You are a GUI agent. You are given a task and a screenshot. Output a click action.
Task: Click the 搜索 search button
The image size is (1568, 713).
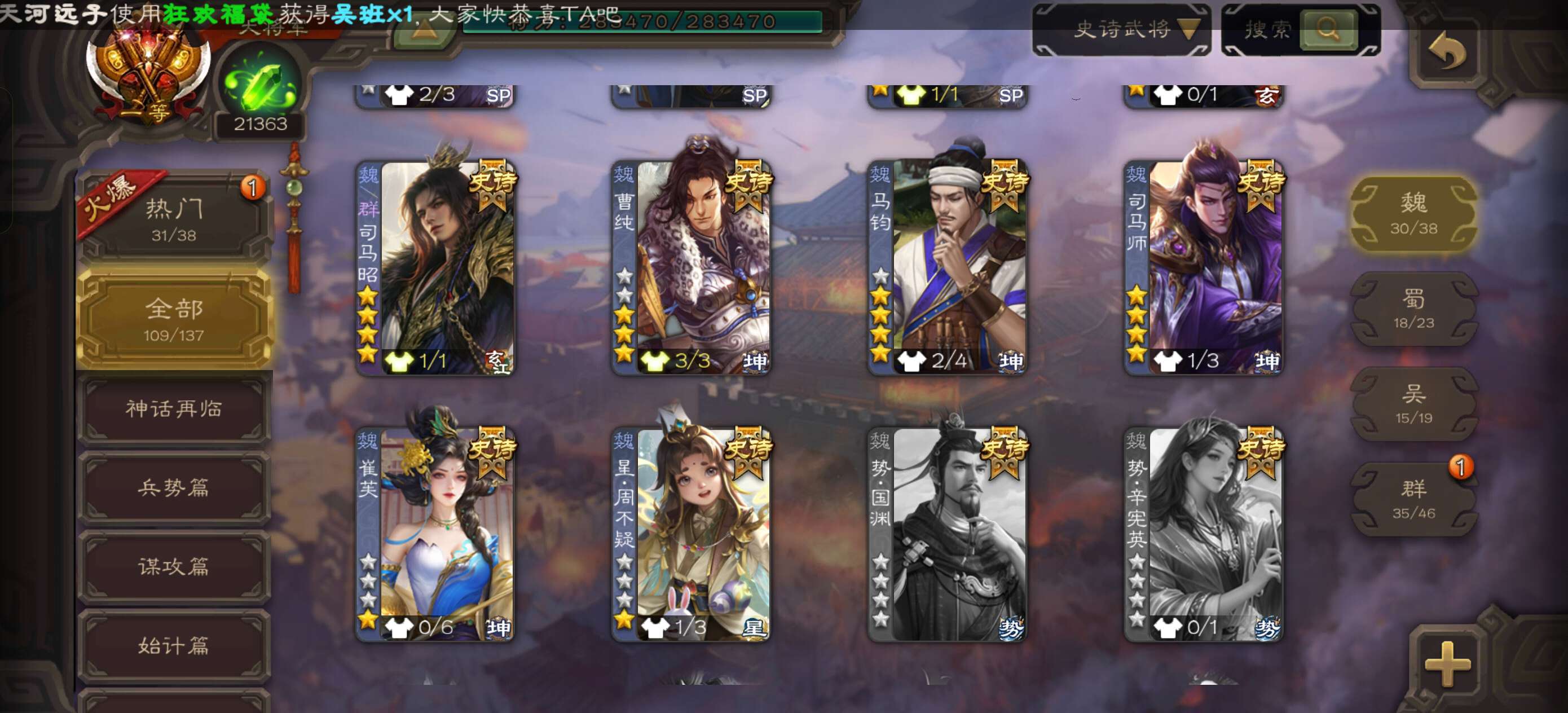point(1328,29)
